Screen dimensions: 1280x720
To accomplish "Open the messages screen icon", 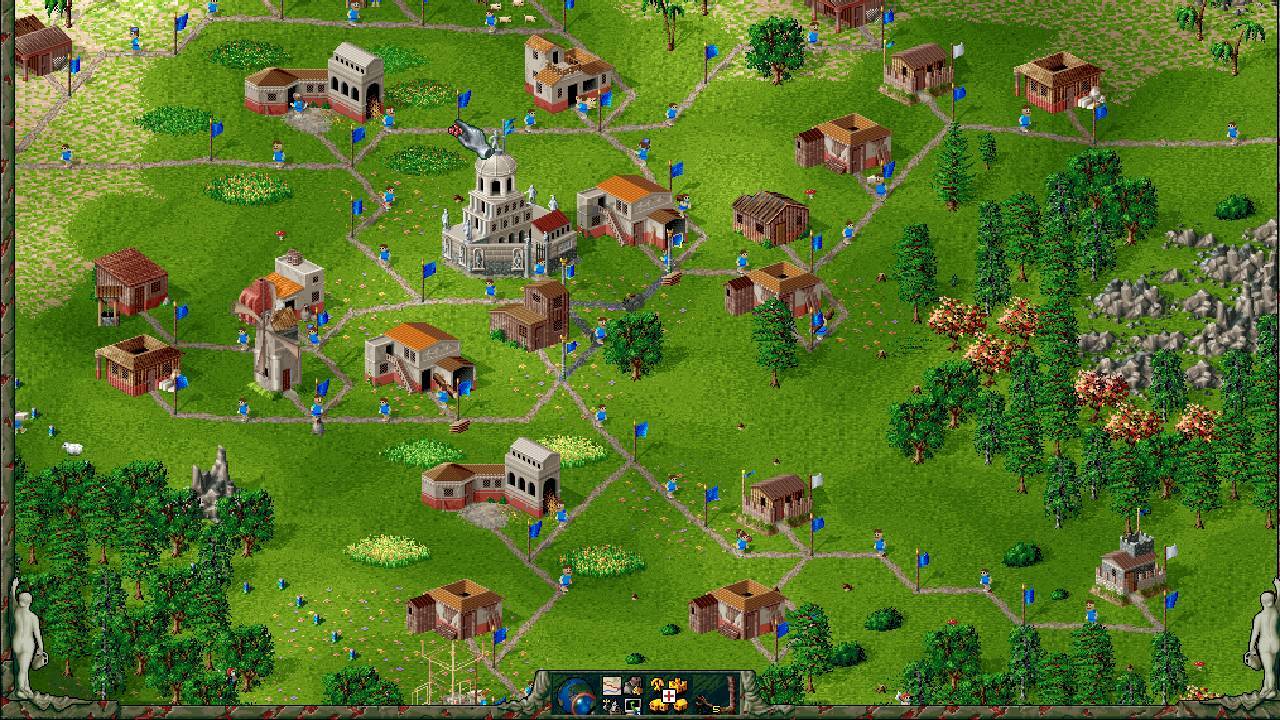I will pyautogui.click(x=632, y=707).
